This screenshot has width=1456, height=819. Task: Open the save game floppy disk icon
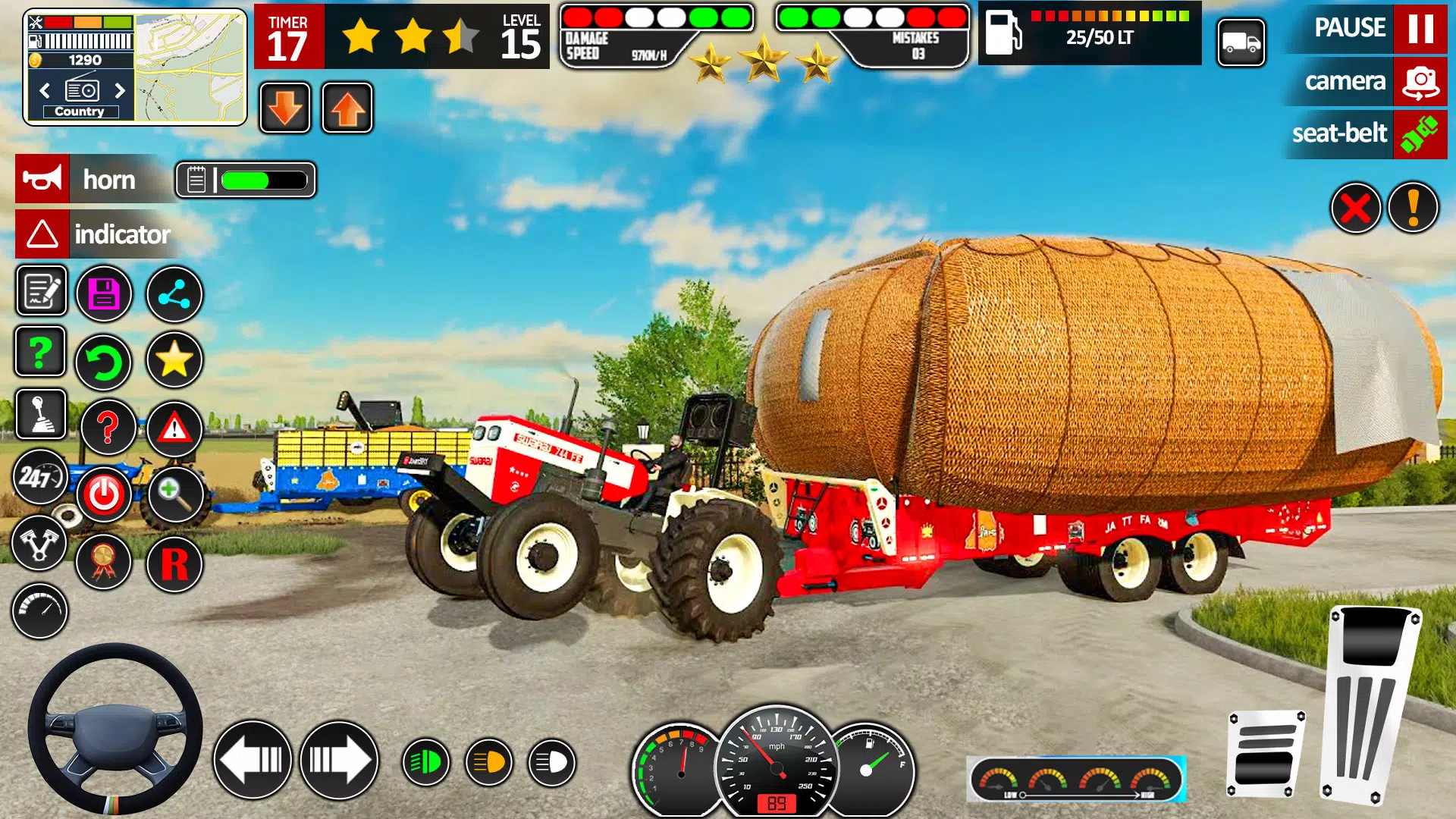(x=105, y=292)
